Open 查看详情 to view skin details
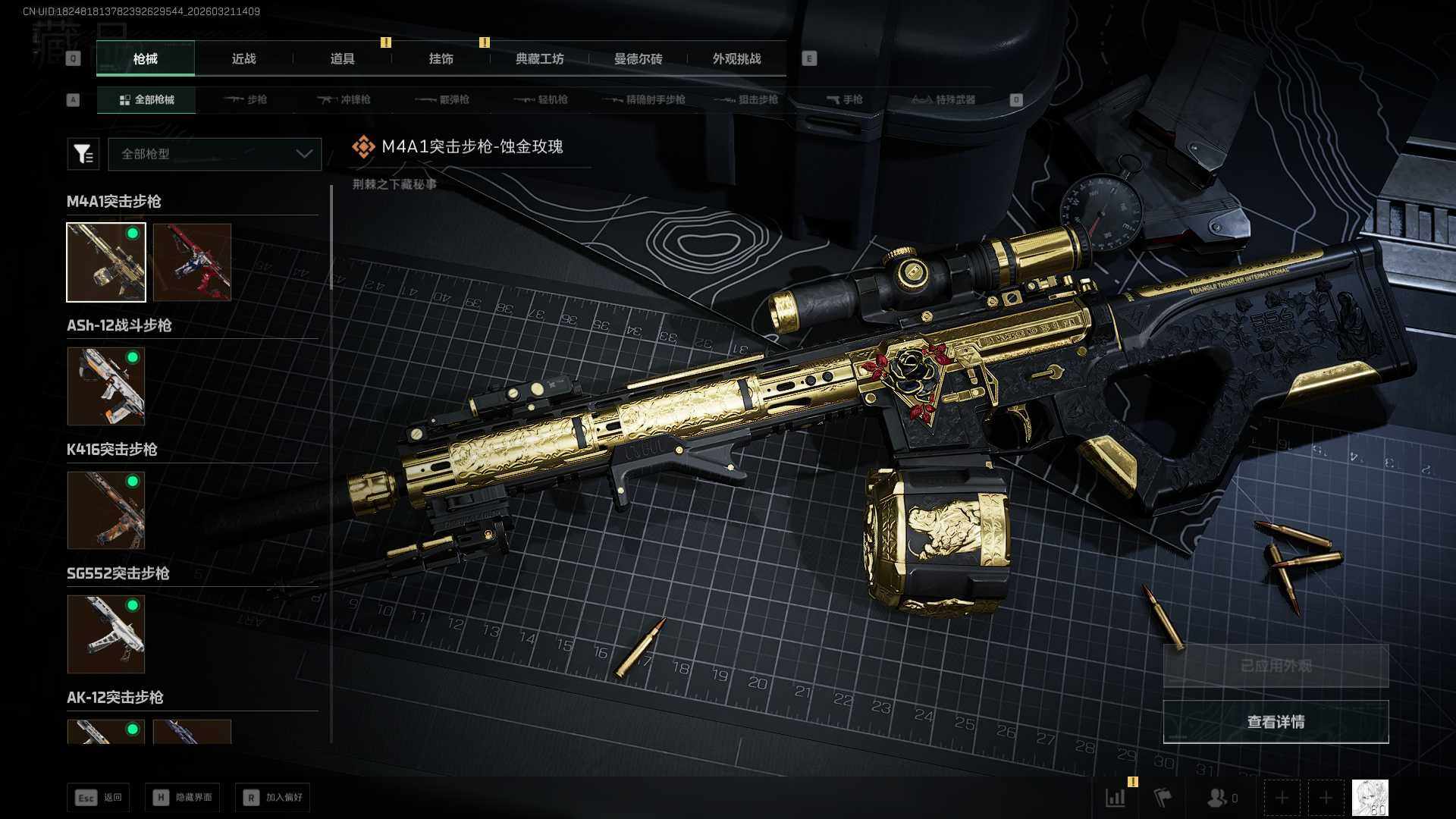This screenshot has width=1456, height=819. pos(1276,721)
